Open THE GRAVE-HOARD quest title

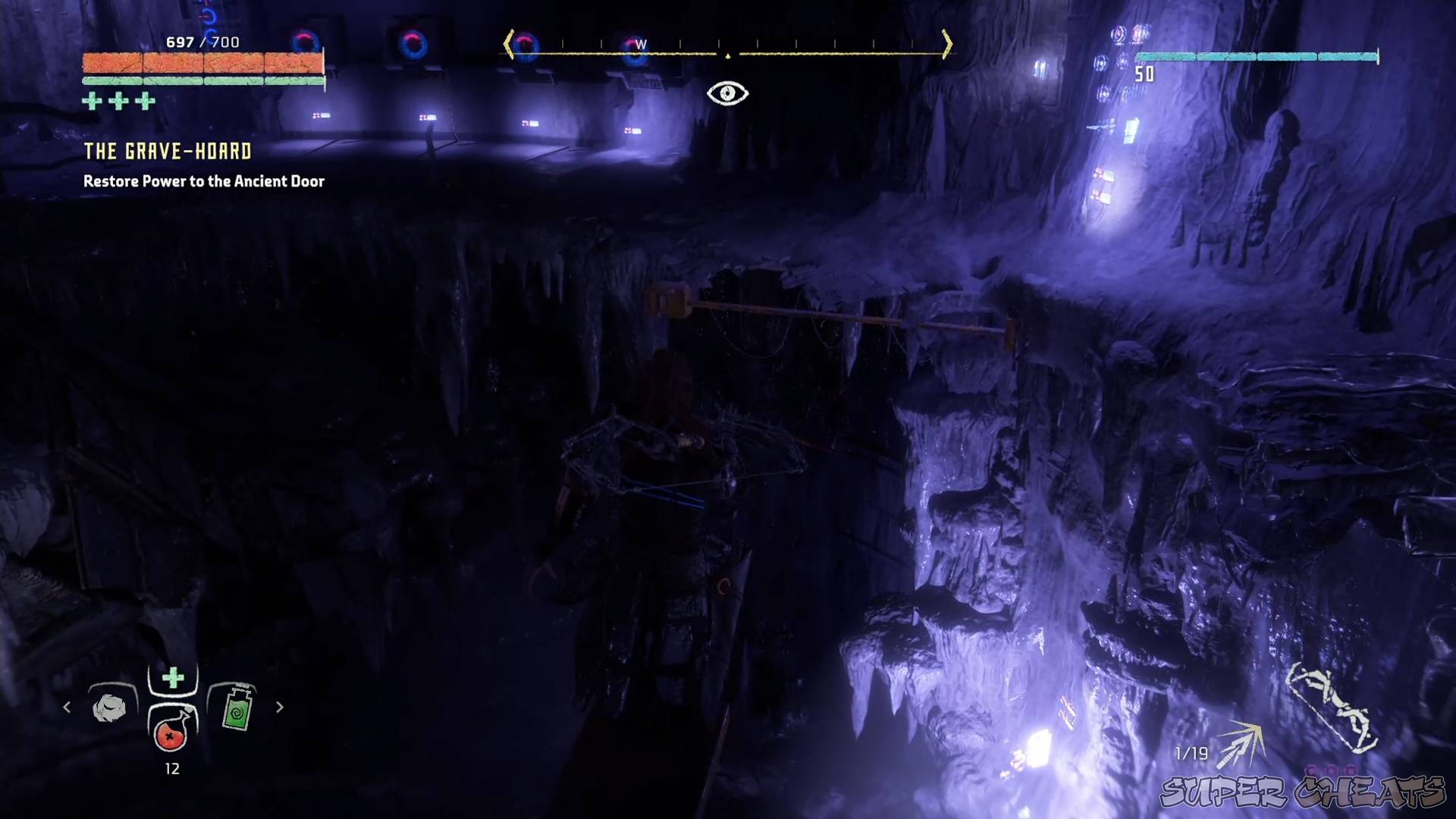[x=165, y=151]
